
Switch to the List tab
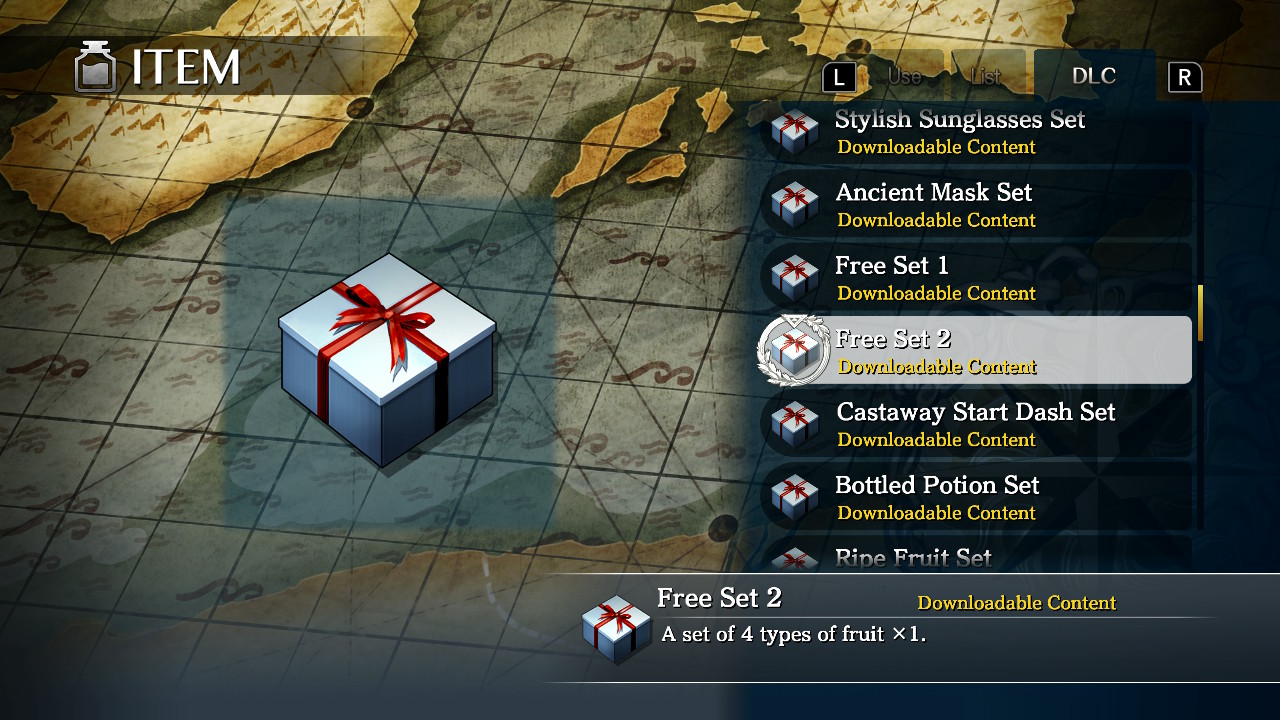click(x=988, y=75)
